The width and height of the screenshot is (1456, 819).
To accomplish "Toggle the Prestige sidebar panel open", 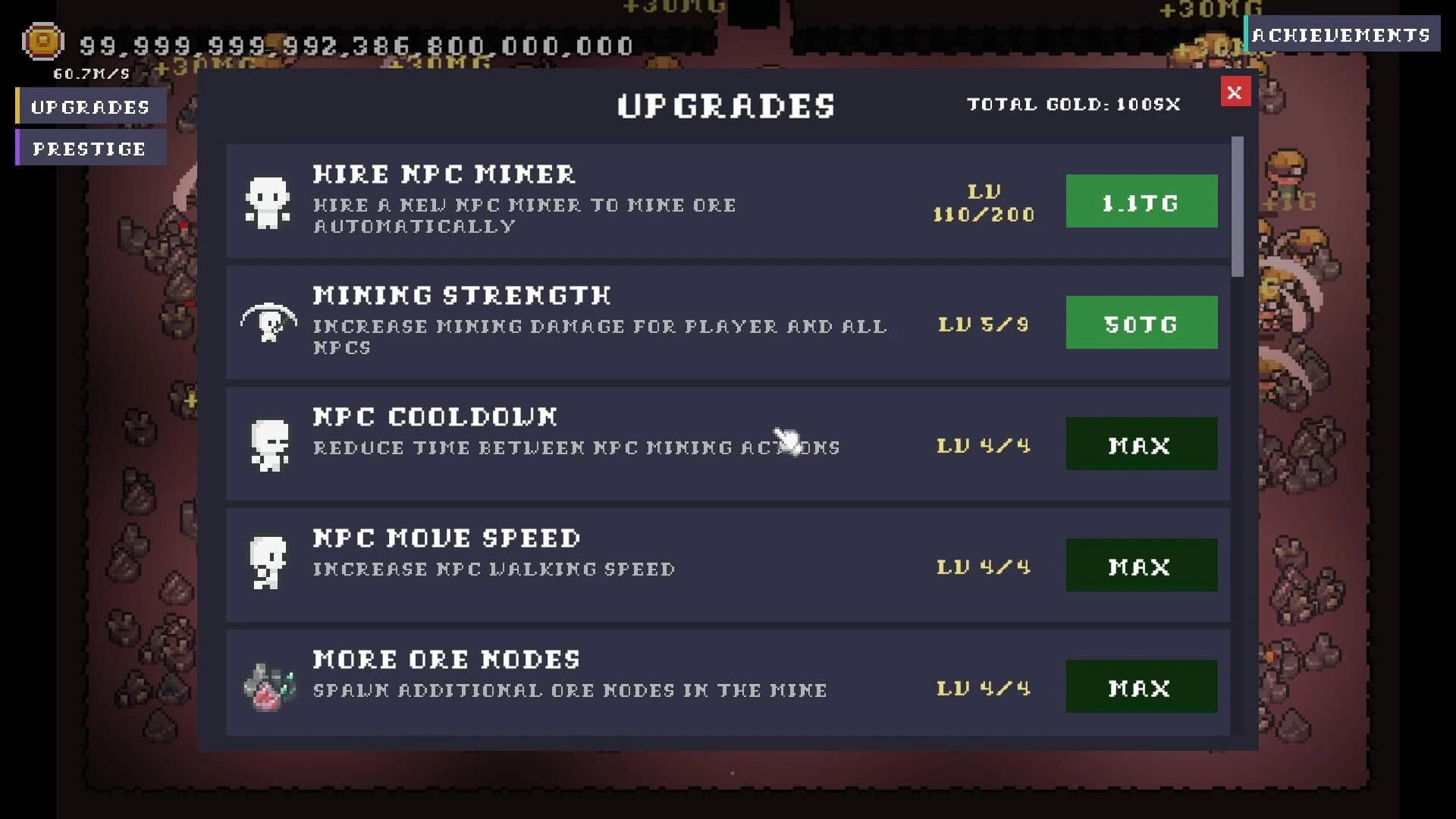I will point(88,149).
